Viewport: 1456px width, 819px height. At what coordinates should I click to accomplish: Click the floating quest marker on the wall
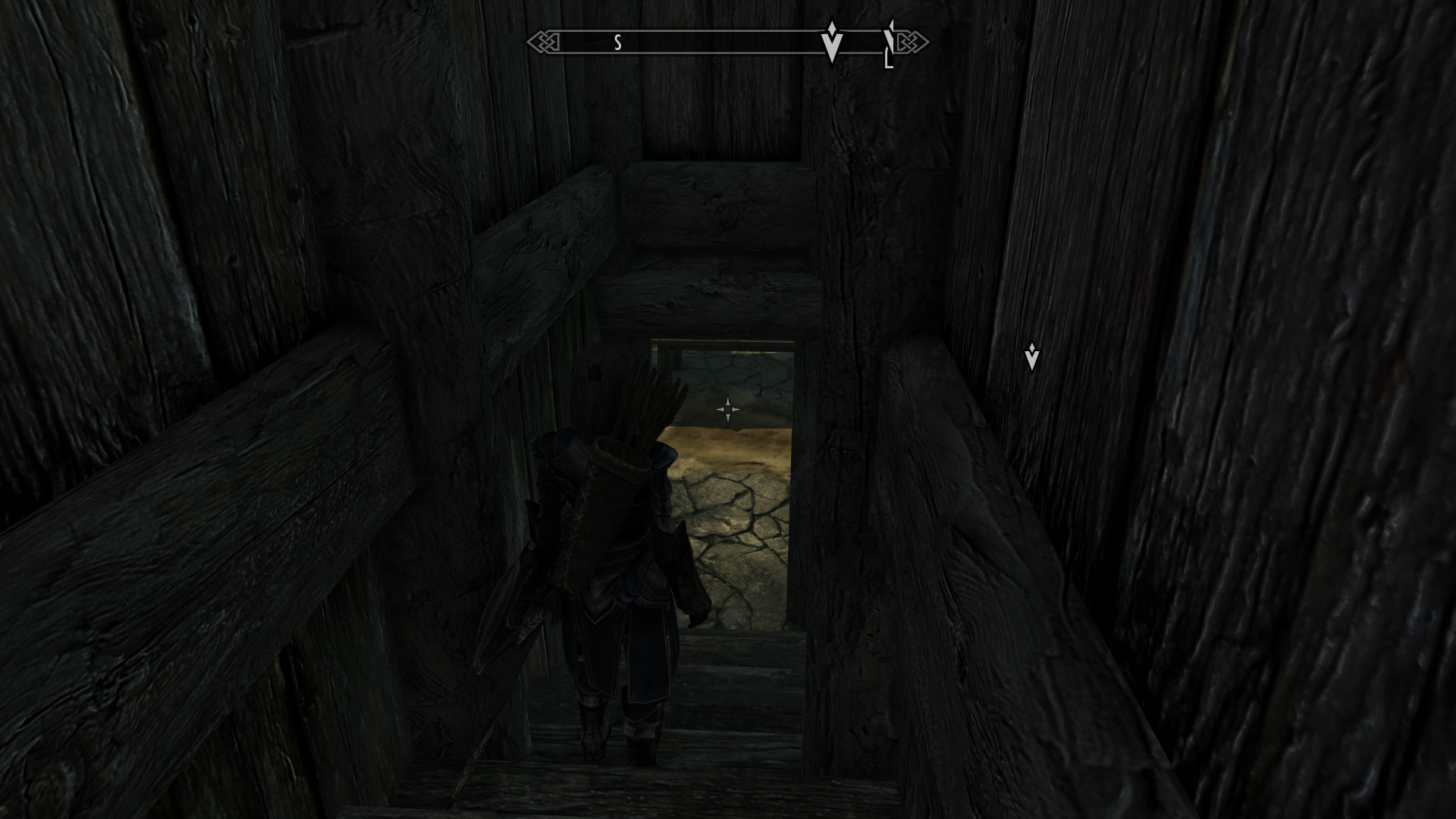(x=1032, y=354)
